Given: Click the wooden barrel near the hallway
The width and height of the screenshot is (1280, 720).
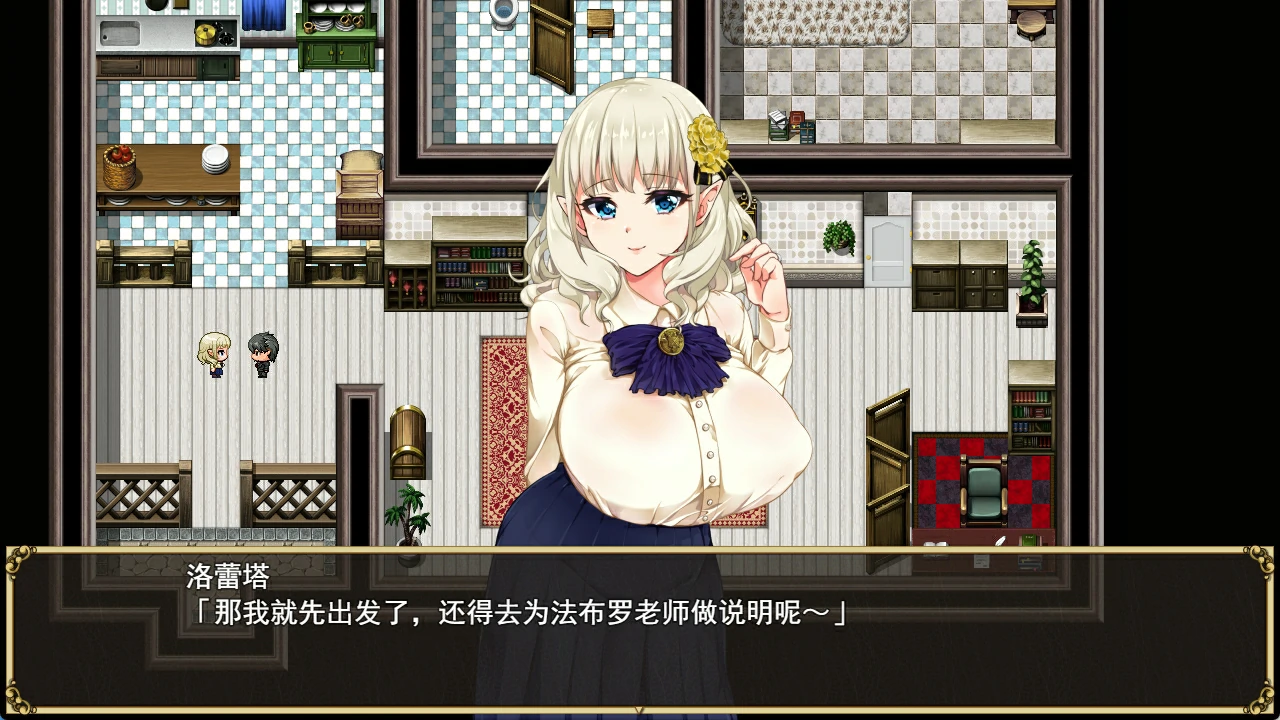Looking at the screenshot, I should pyautogui.click(x=408, y=440).
